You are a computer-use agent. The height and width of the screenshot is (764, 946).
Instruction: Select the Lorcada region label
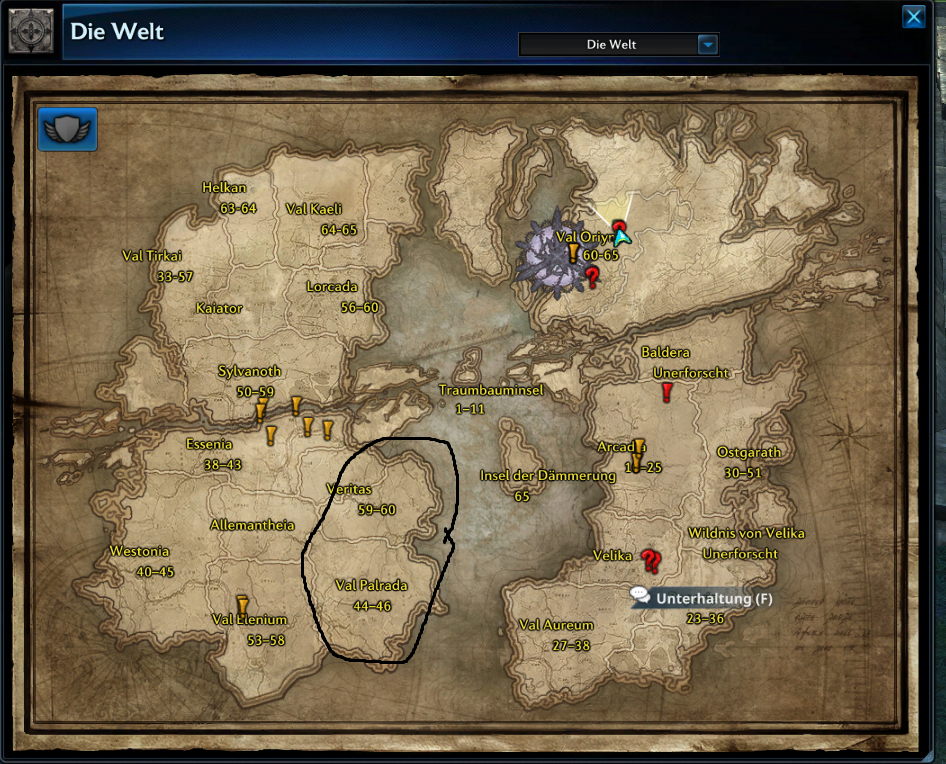332,287
